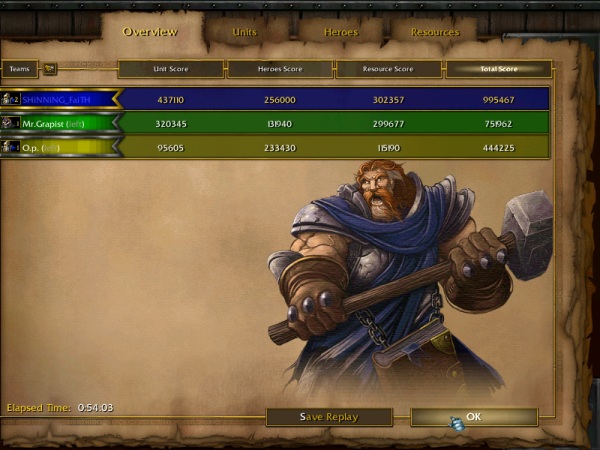Select the Heroes Score column header
600x450 pixels.
click(x=280, y=69)
